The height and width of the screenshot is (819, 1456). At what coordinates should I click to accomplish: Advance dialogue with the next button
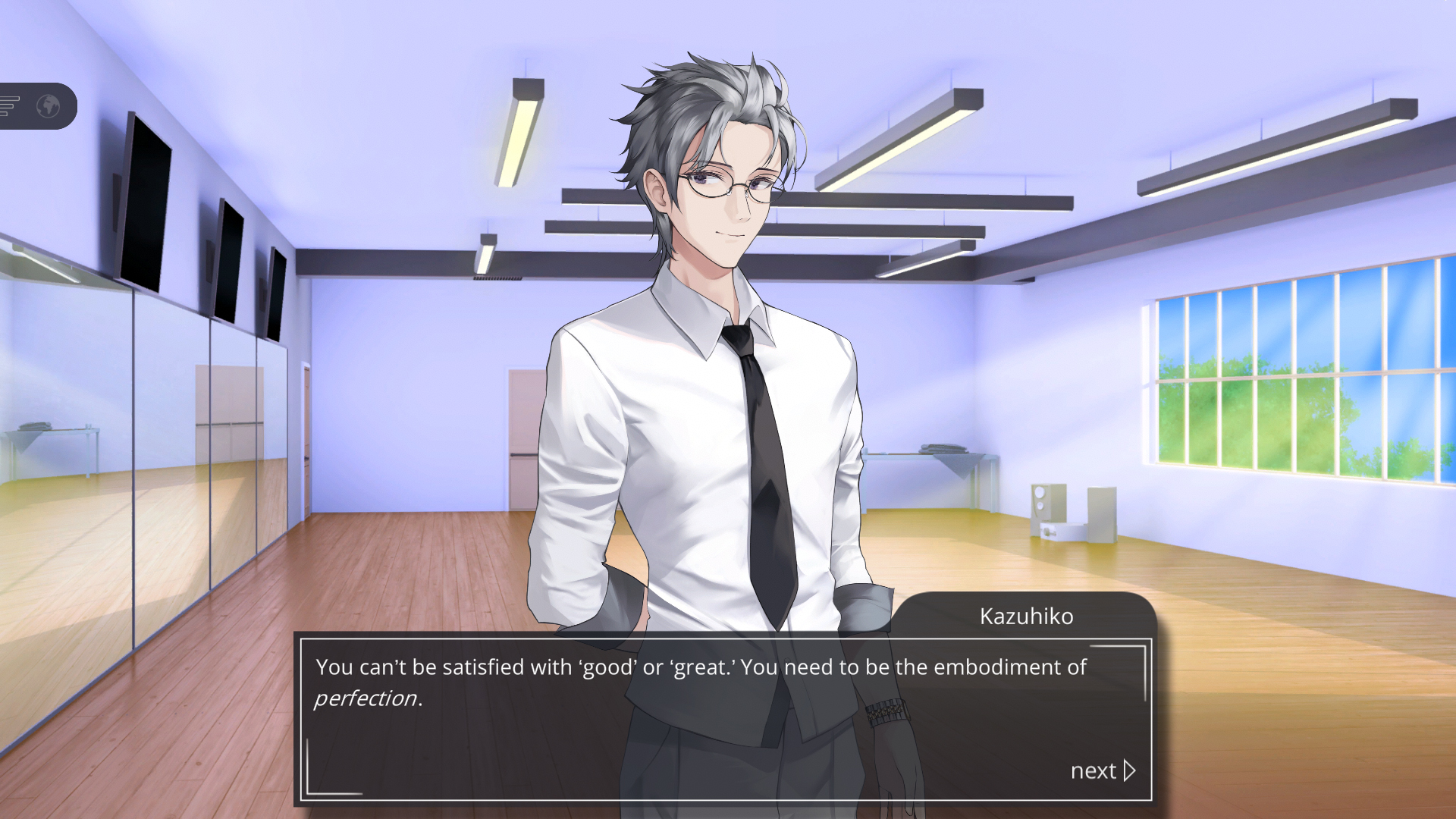point(1103,770)
